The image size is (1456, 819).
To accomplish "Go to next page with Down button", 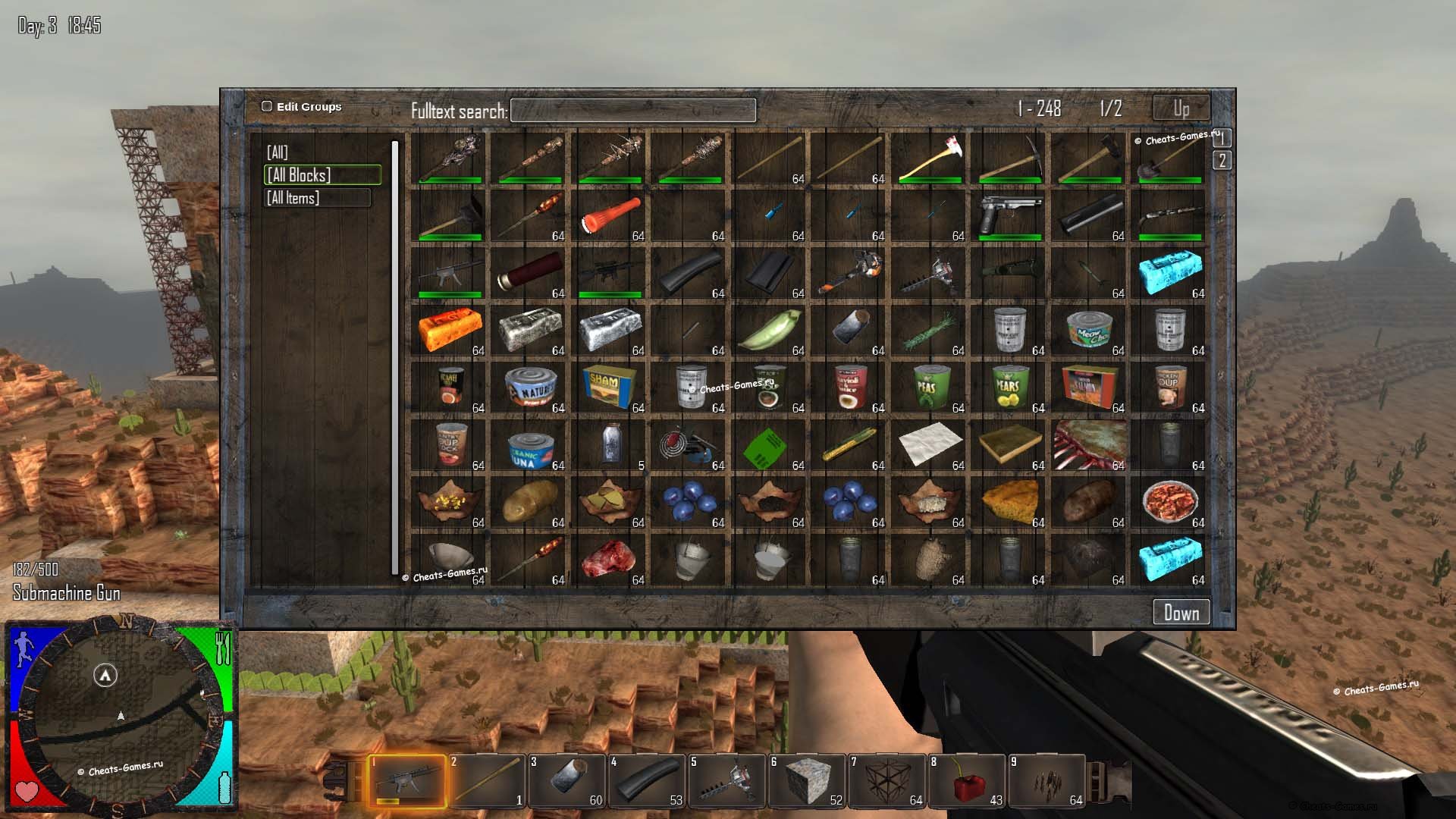I will pyautogui.click(x=1181, y=613).
